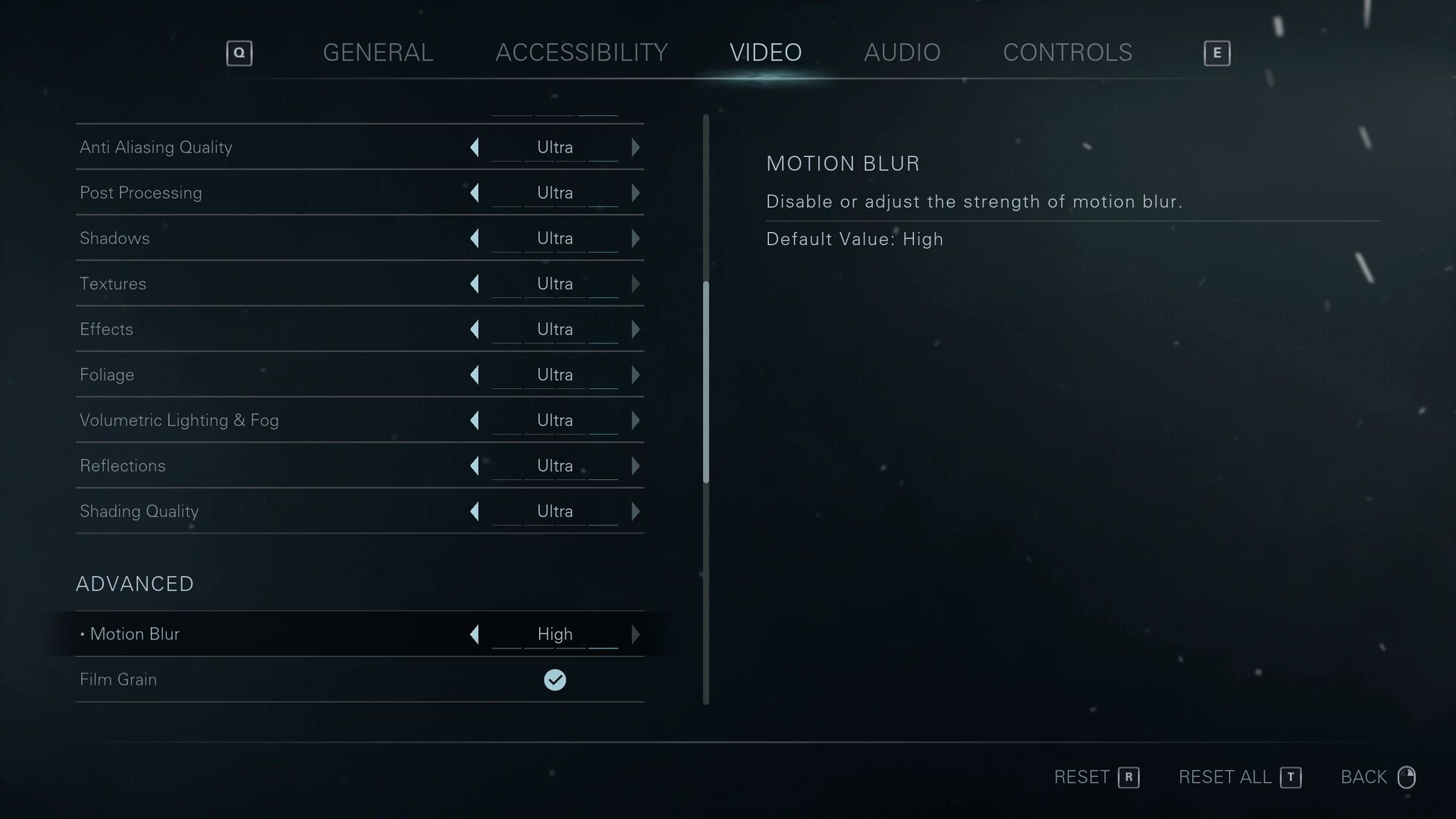Open the Accessibility tab
Screen dimensions: 1456x819
point(581,52)
